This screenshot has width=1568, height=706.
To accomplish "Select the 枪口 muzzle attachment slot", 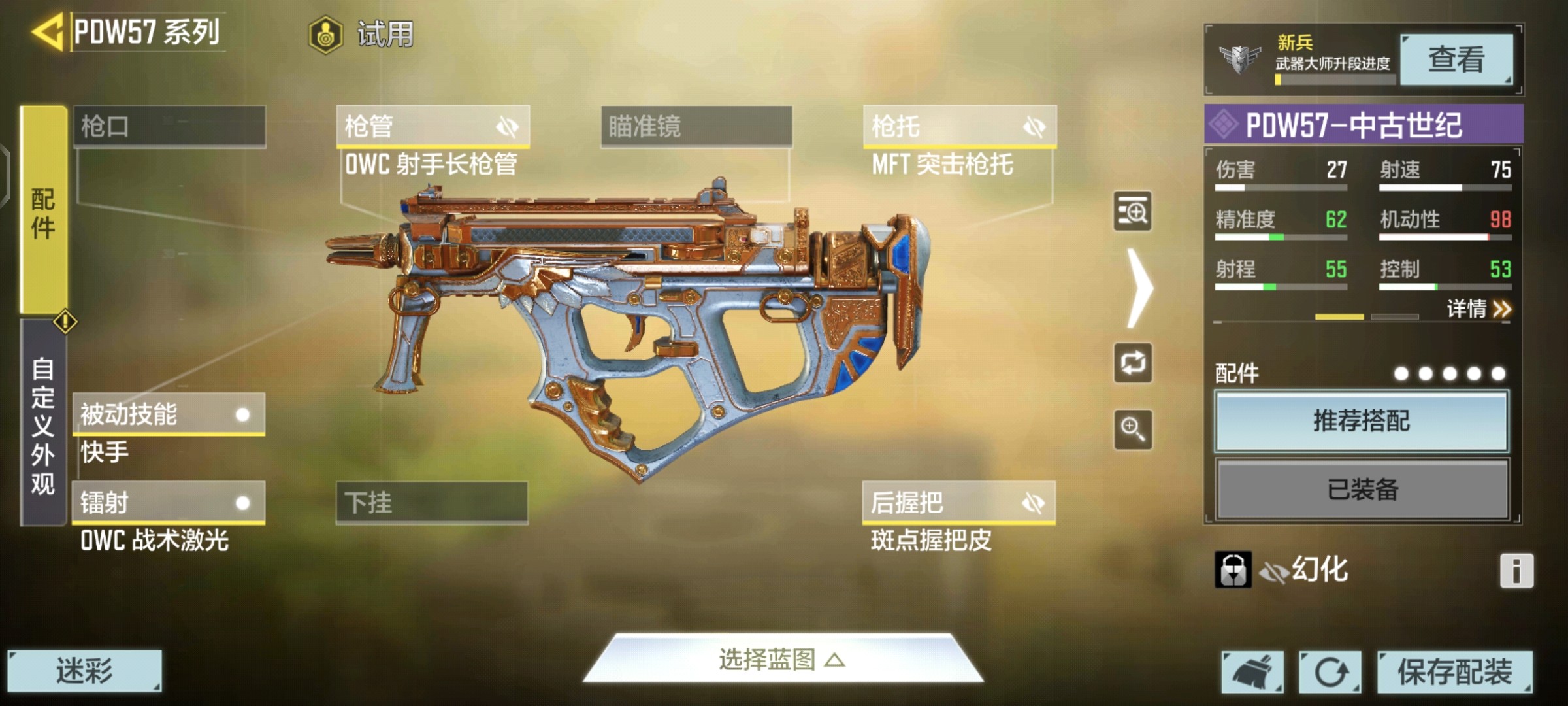I will click(169, 126).
